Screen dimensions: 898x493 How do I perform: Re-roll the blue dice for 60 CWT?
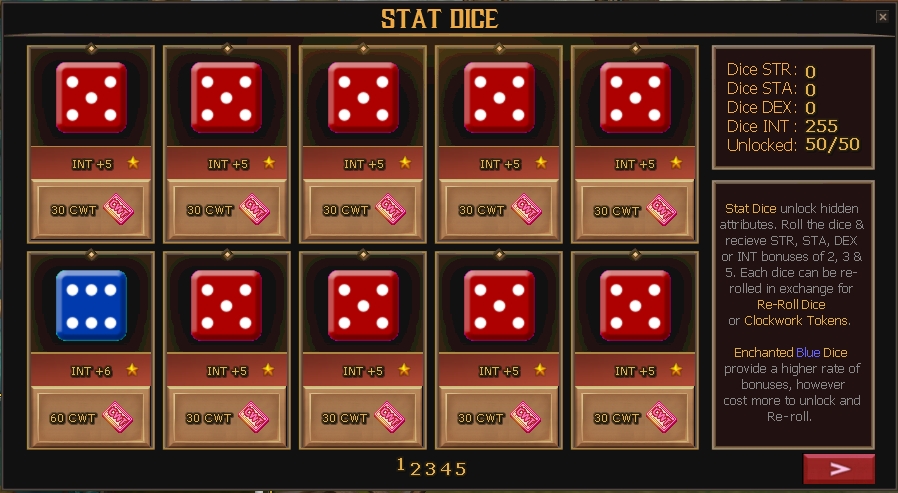coord(91,417)
